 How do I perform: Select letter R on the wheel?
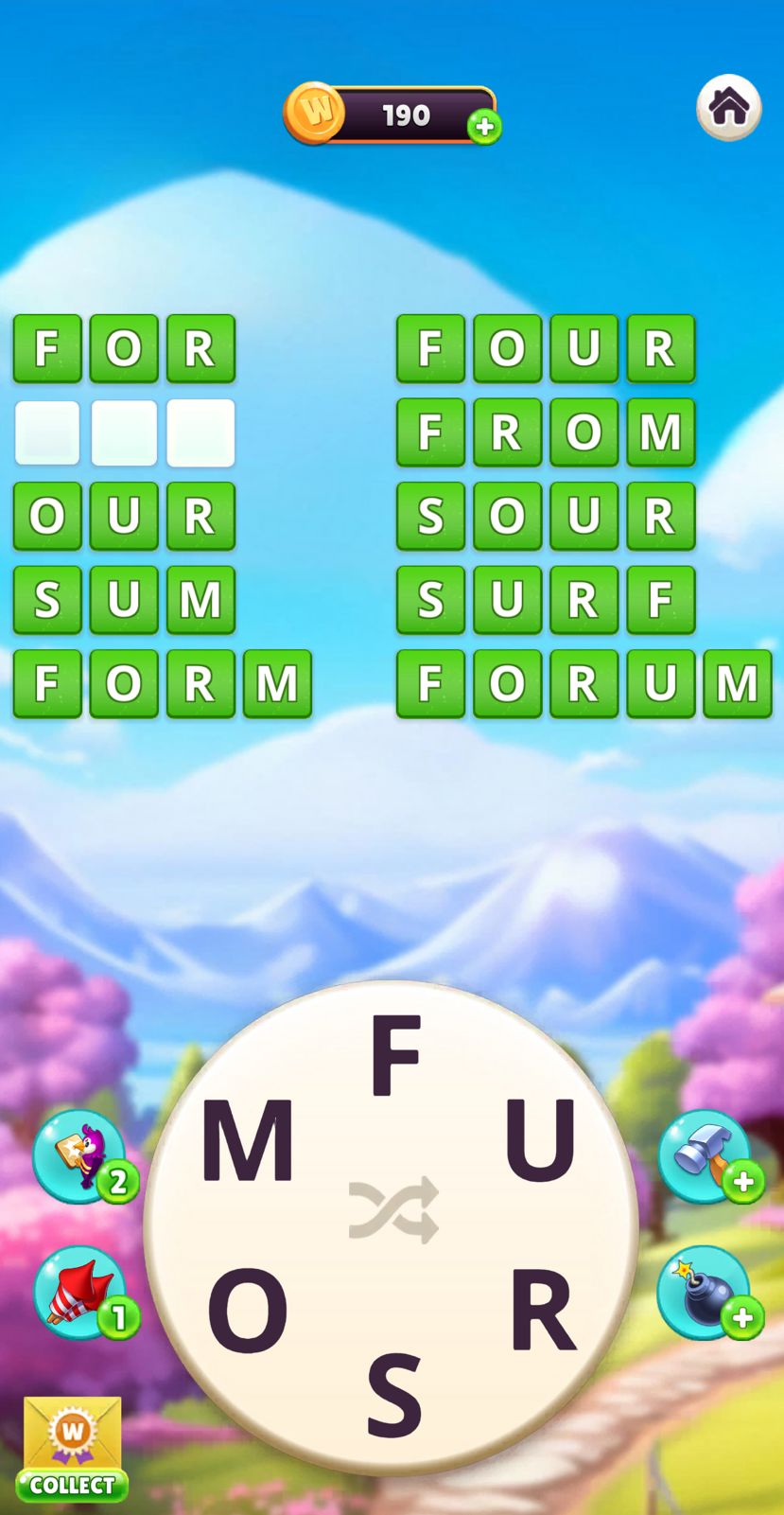[541, 1310]
